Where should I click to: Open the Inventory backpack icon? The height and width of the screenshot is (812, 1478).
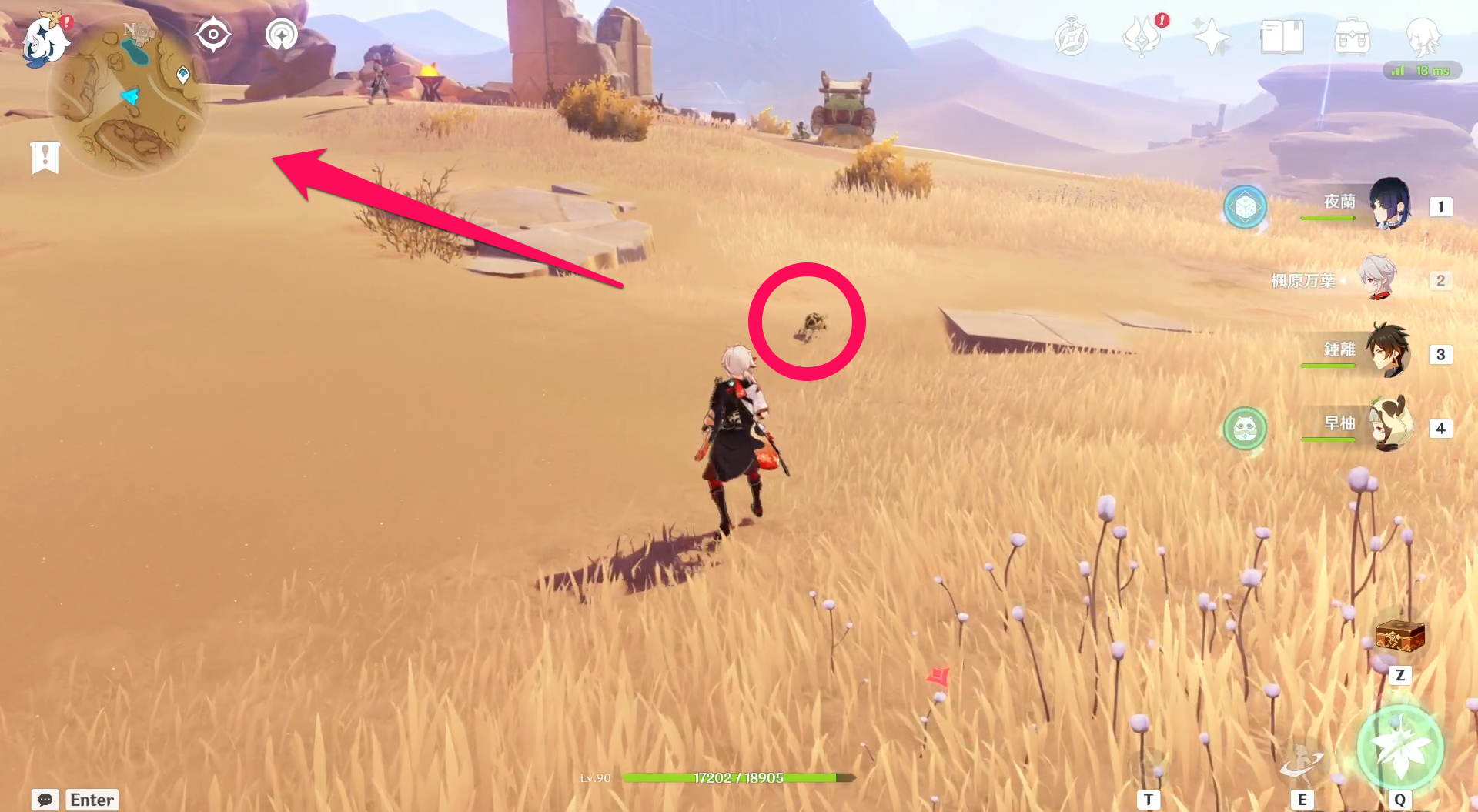[1353, 35]
